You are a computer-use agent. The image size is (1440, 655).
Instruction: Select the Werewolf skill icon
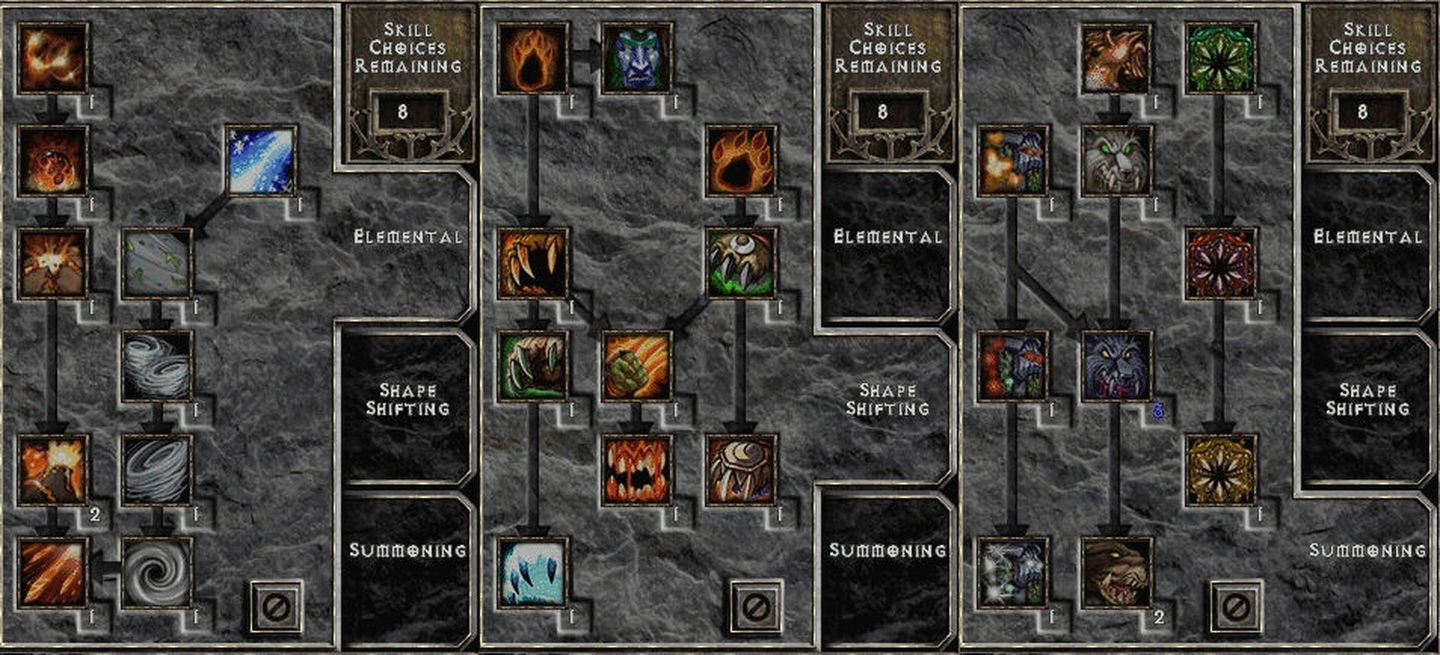[533, 58]
